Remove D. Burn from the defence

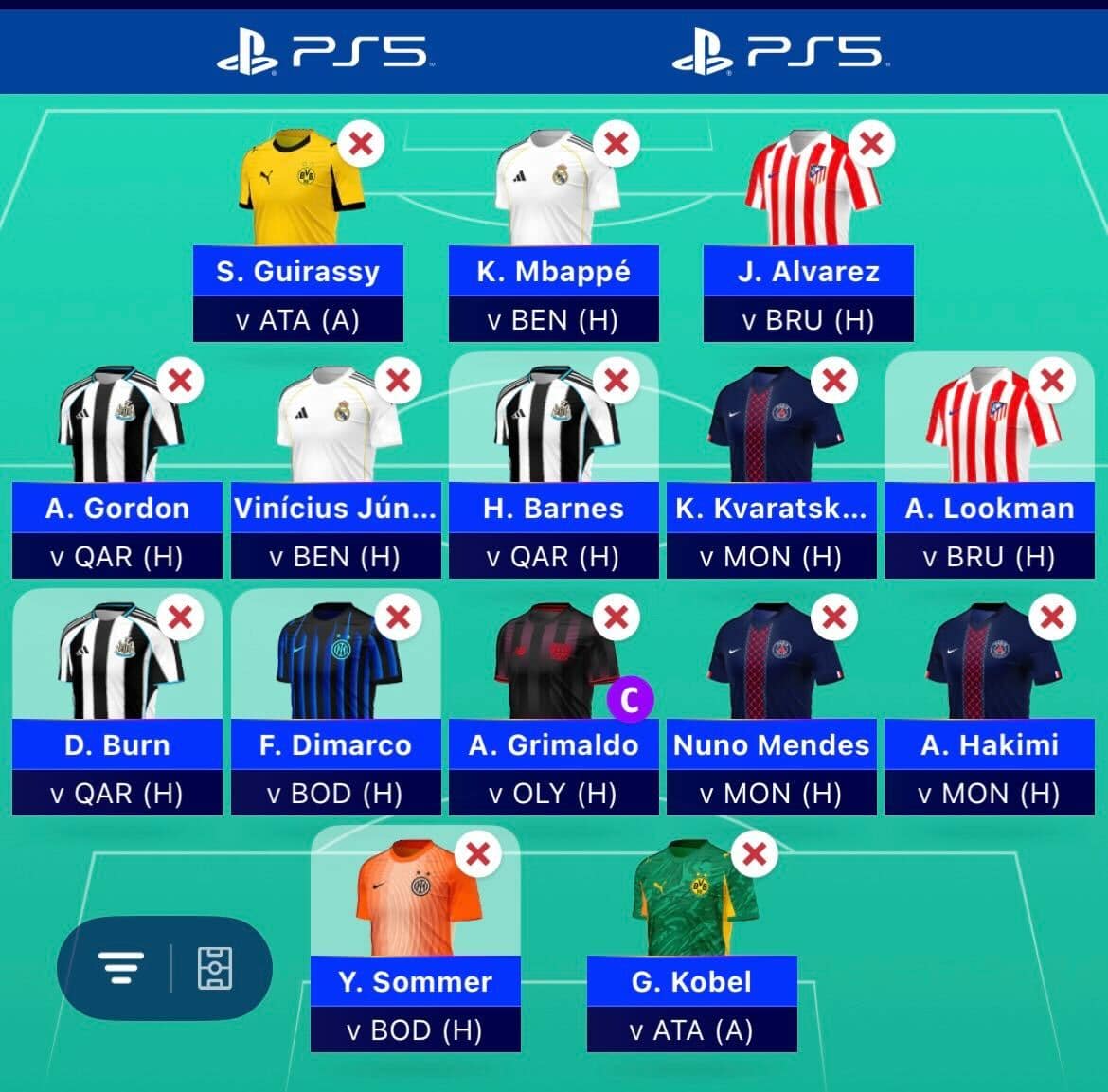click(180, 618)
